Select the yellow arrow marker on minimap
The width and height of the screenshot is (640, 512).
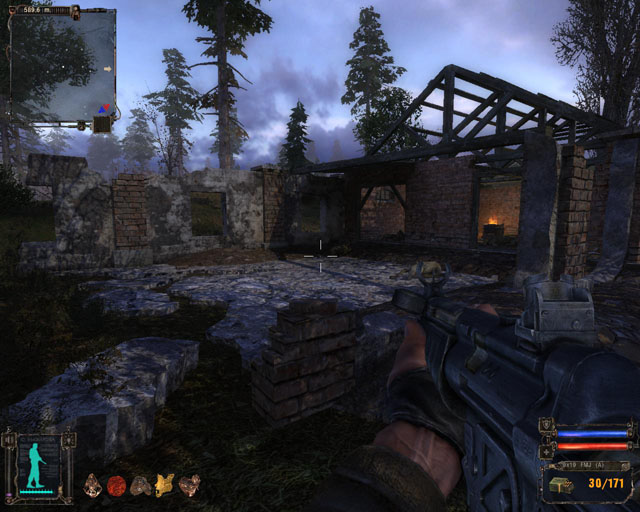point(107,68)
